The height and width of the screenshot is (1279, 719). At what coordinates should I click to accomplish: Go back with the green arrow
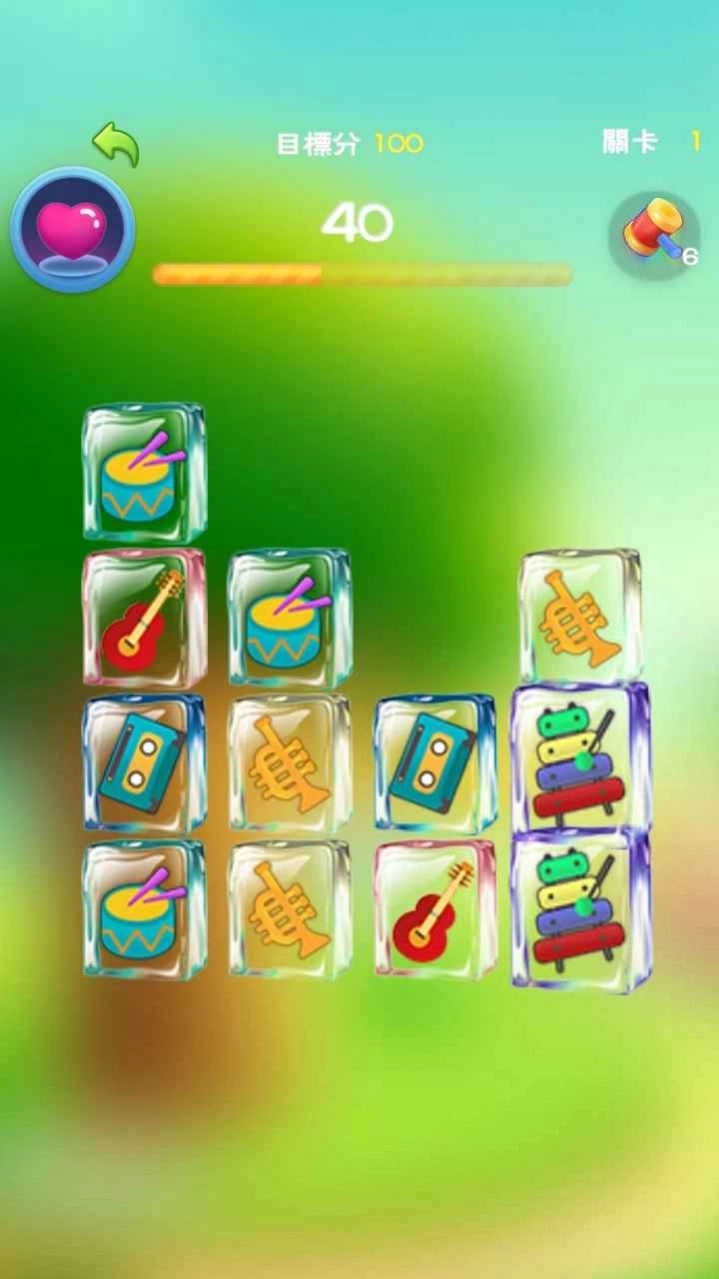116,144
